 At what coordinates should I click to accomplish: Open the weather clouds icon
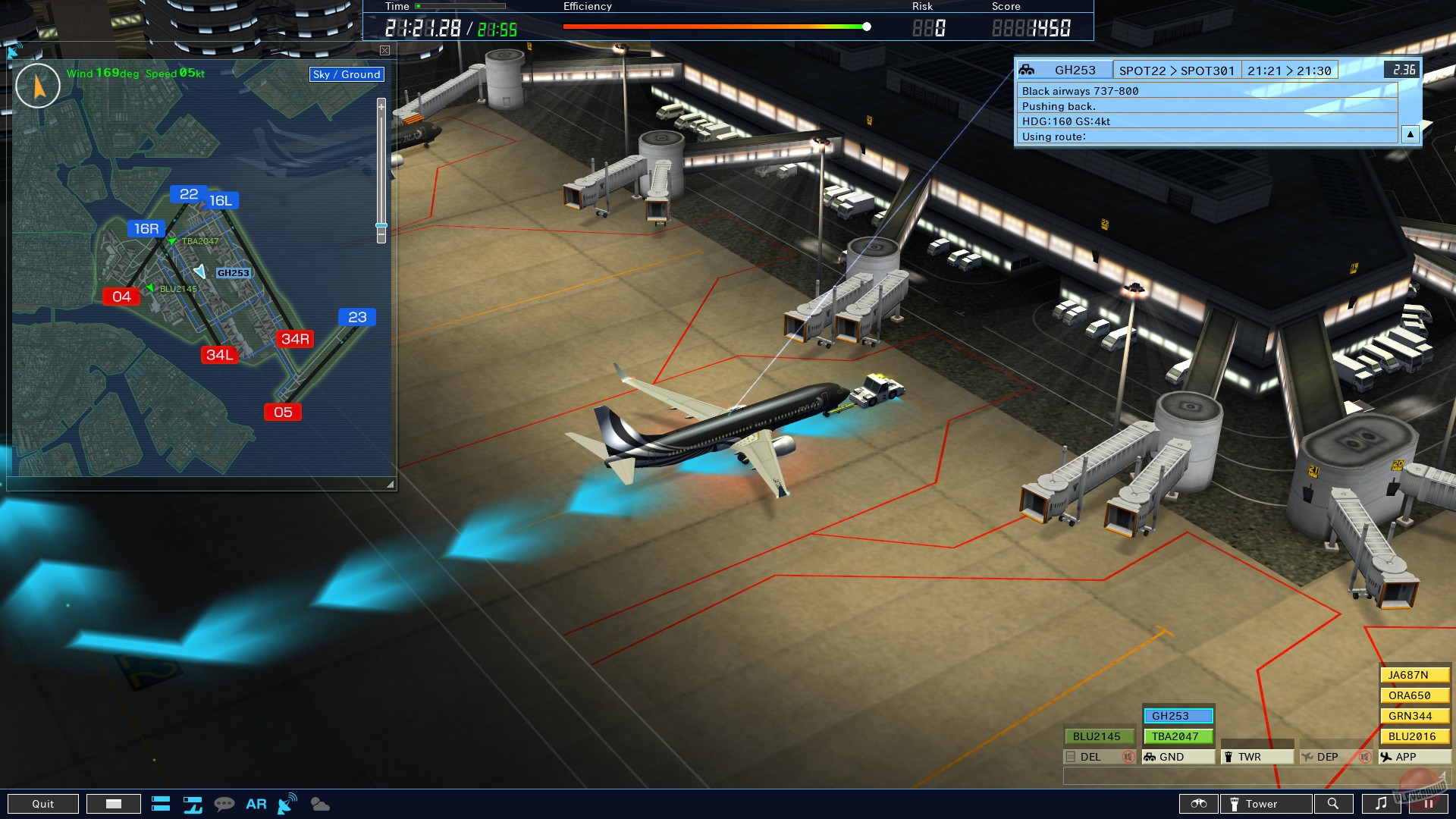pos(321,805)
